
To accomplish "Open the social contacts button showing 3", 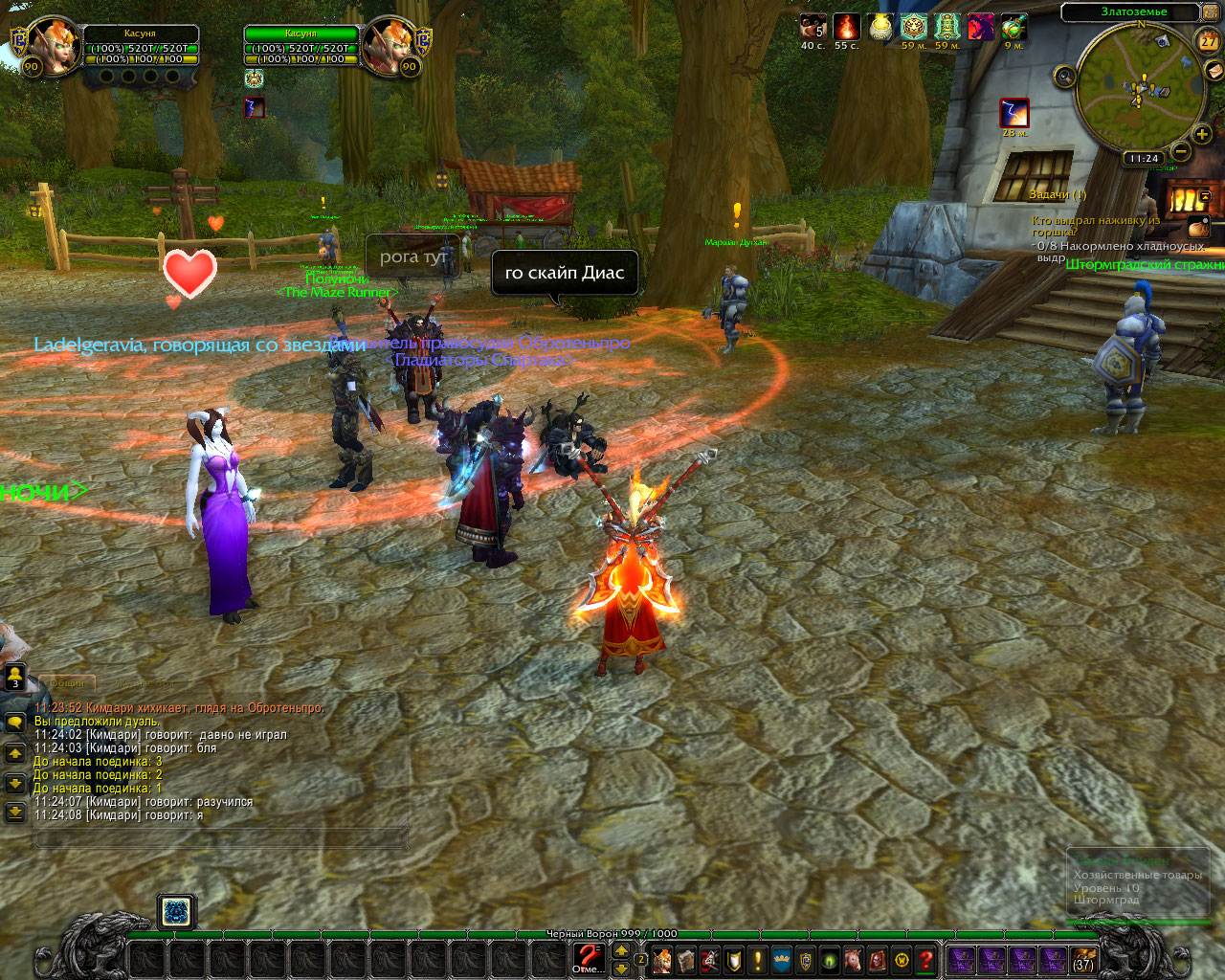I will (x=15, y=678).
